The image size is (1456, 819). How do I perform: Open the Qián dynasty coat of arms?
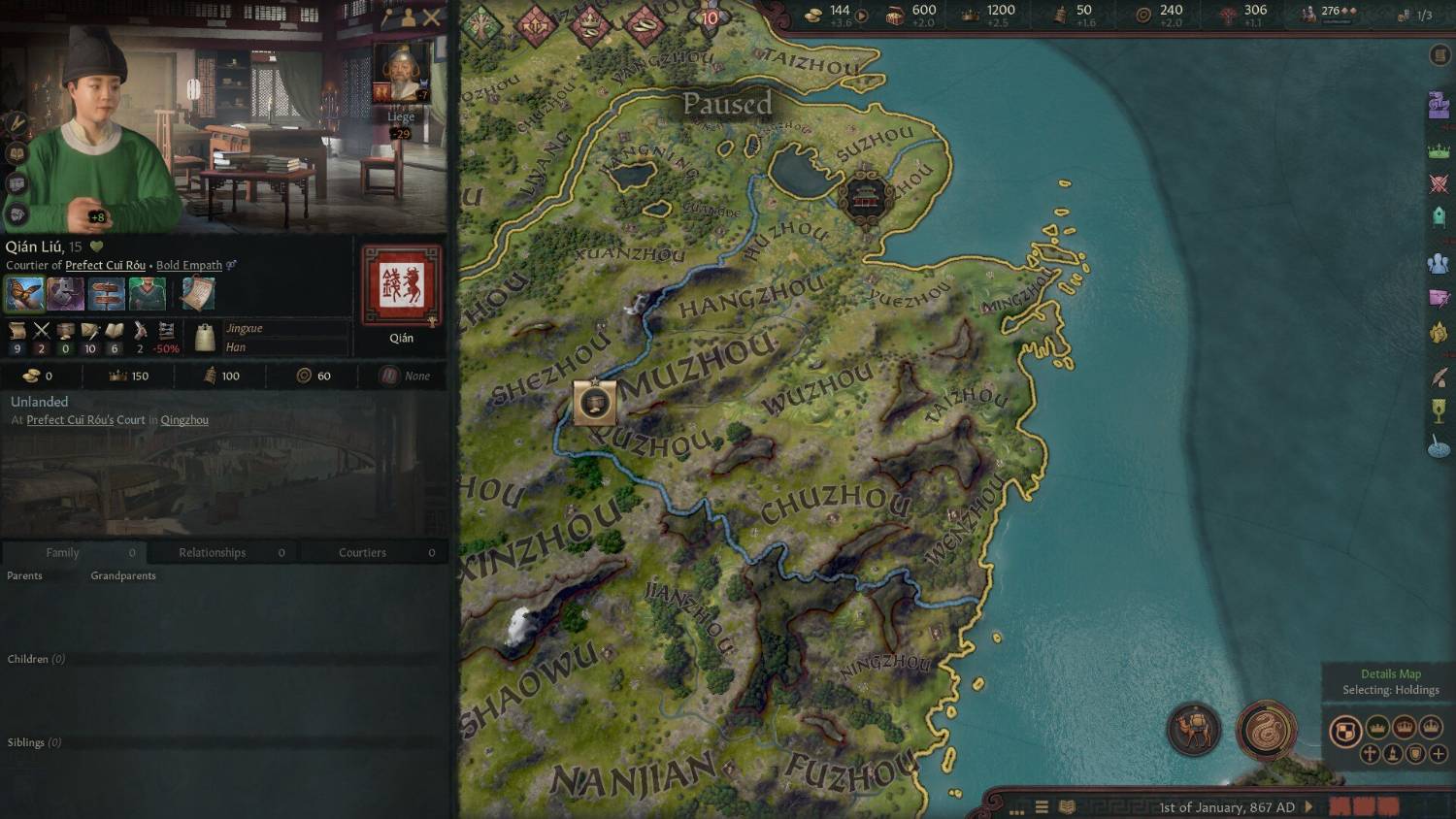tap(401, 285)
